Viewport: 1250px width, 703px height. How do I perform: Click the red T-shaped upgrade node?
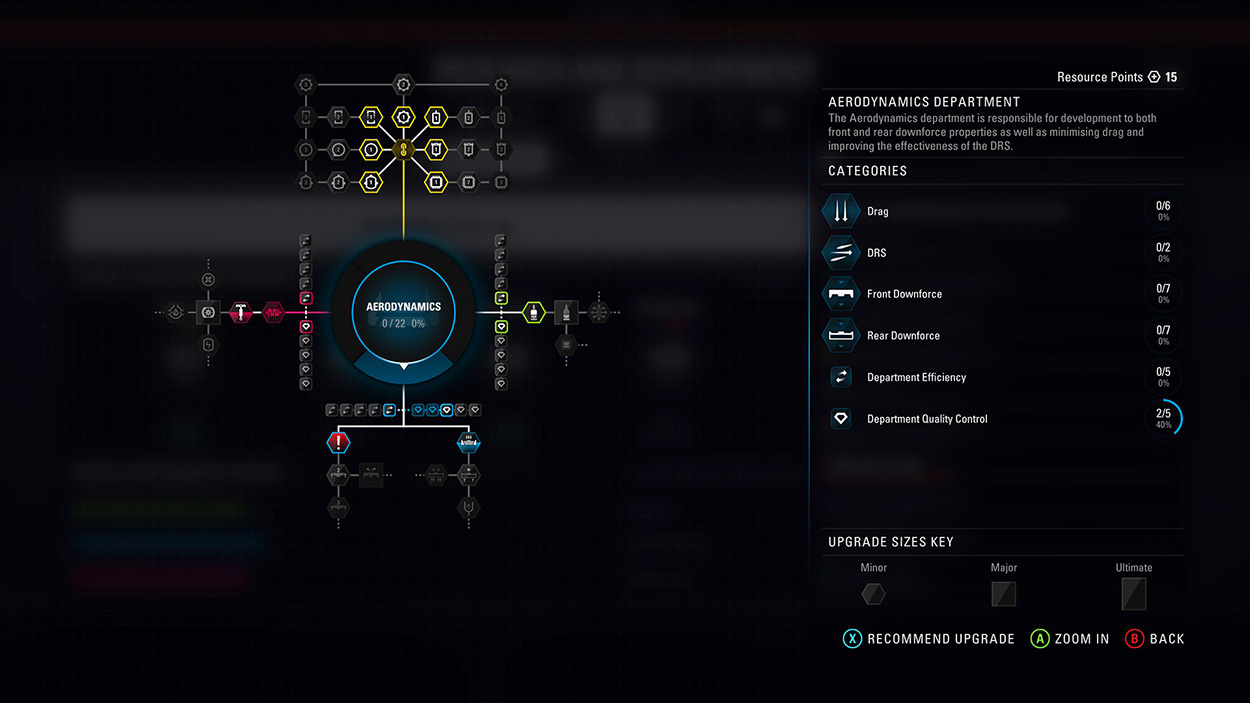[x=241, y=312]
